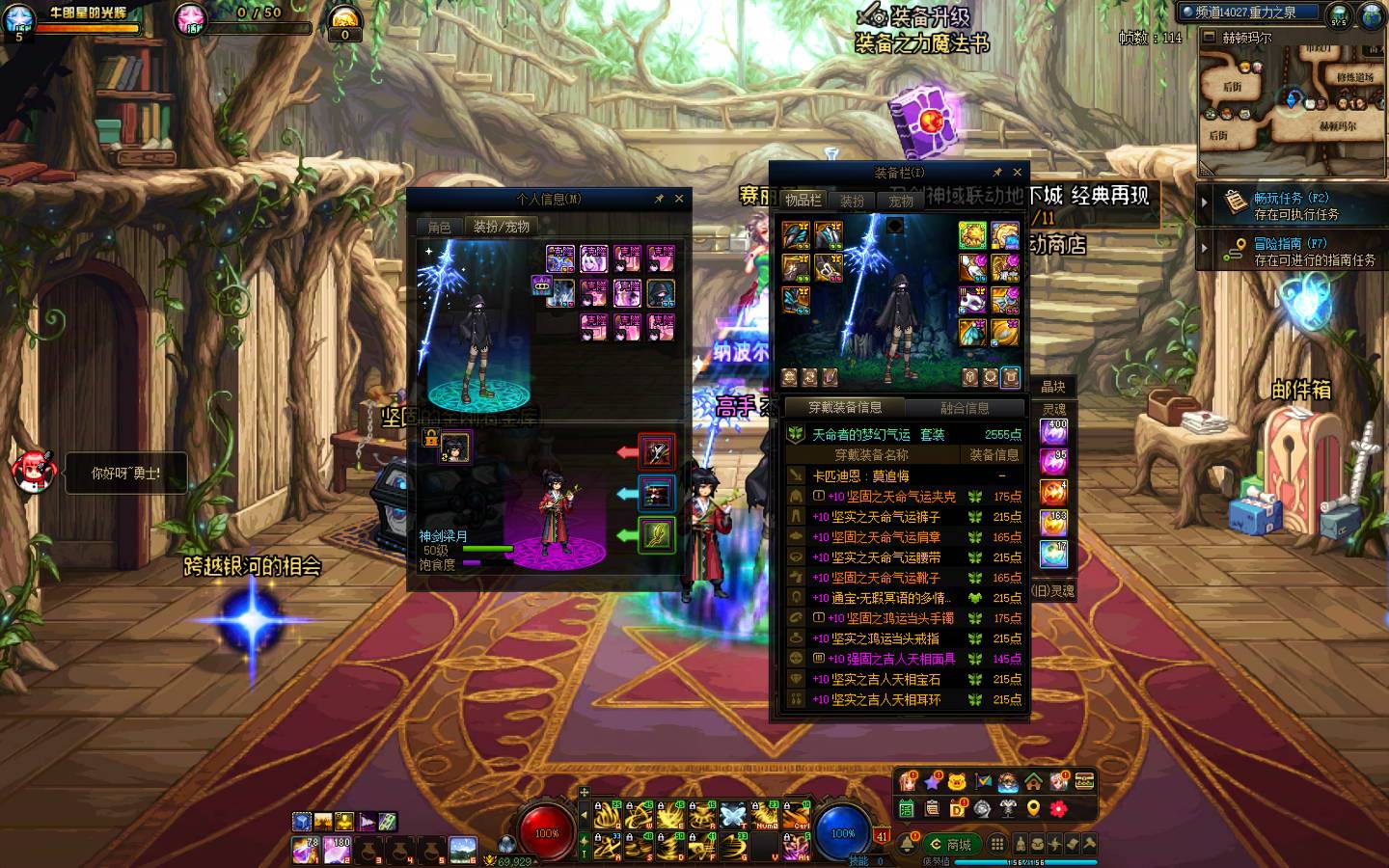This screenshot has height=868, width=1389.
Task: Switch to the 宠物 pet tab
Action: 901,202
